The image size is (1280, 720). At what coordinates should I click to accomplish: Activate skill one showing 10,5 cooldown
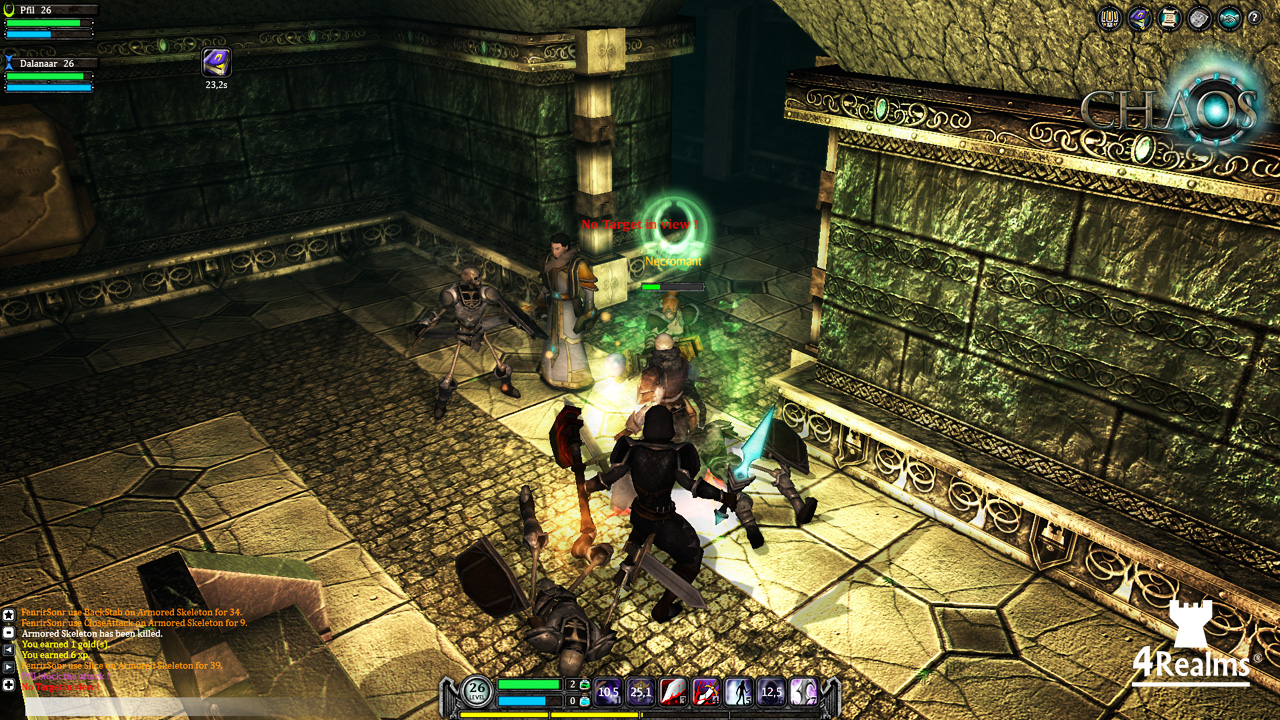point(608,692)
